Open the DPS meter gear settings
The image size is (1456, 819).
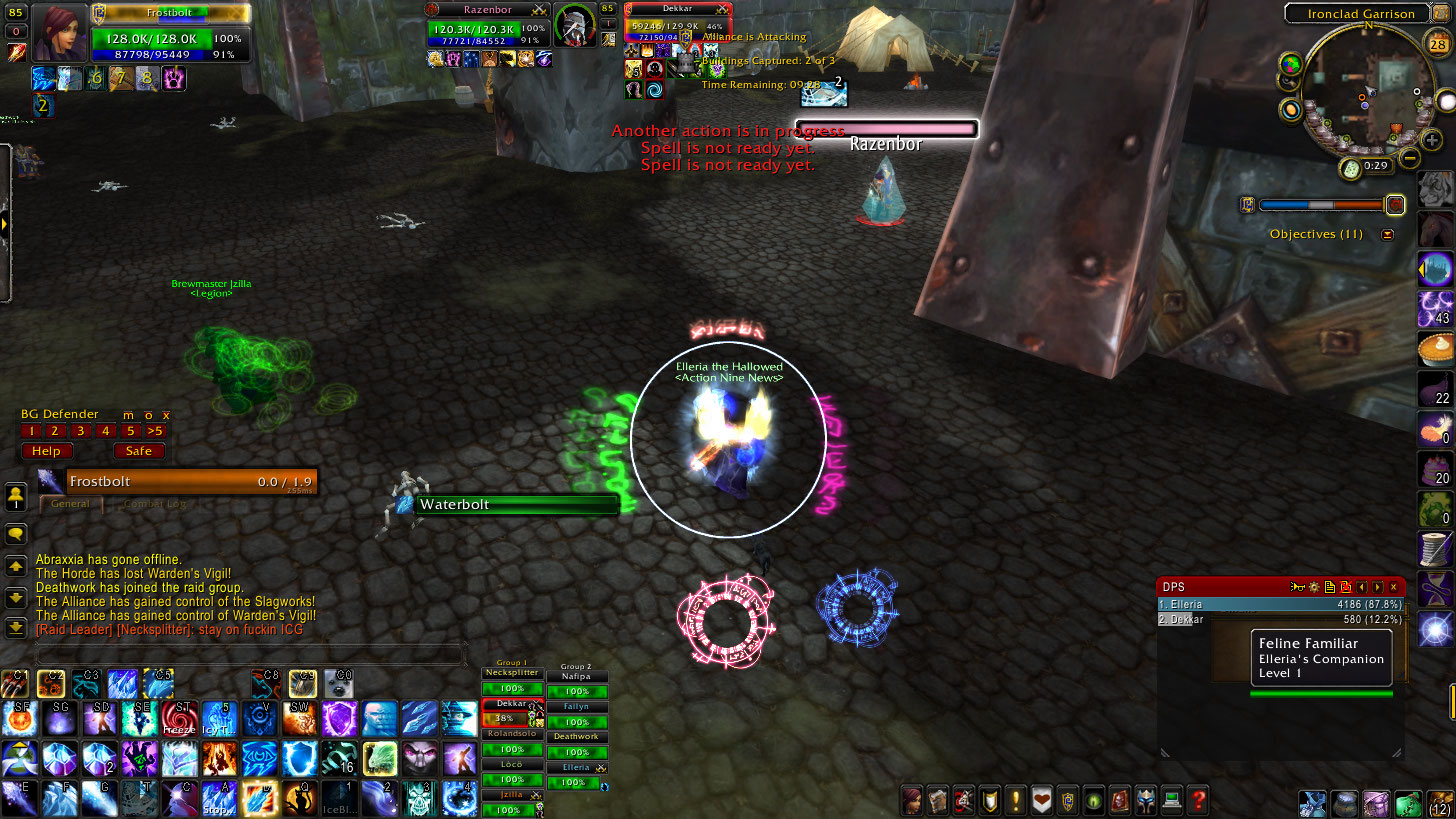(x=1314, y=587)
